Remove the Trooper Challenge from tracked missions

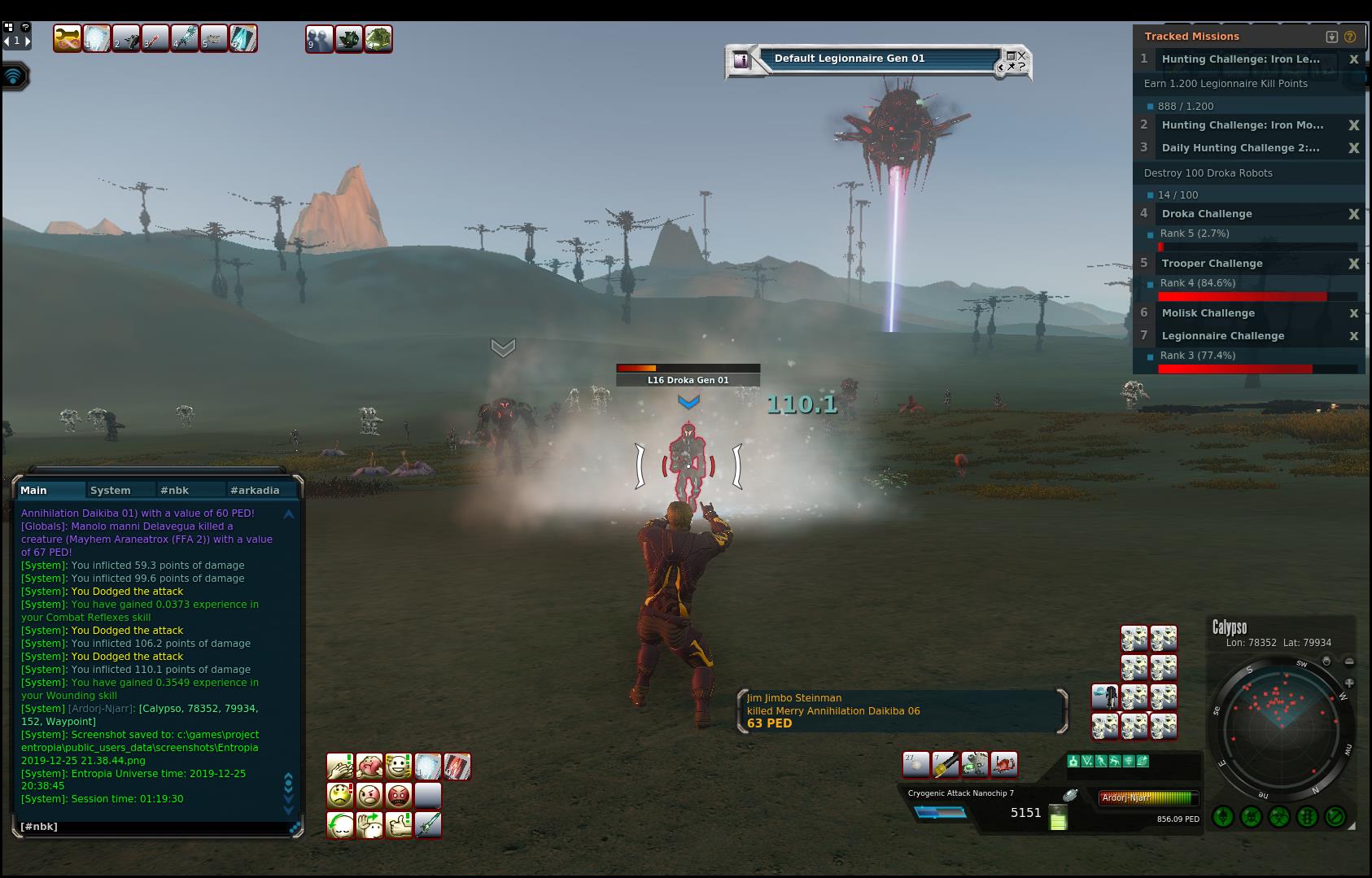point(1354,264)
